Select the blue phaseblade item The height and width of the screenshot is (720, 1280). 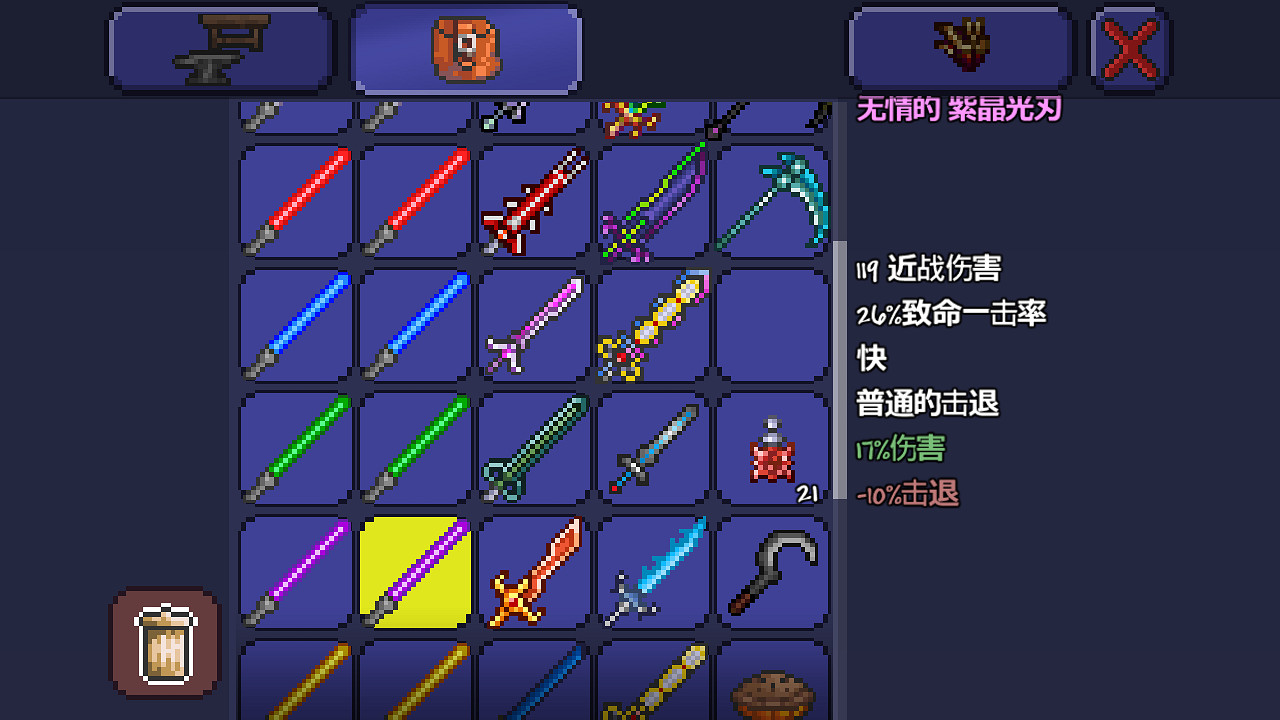pyautogui.click(x=295, y=325)
